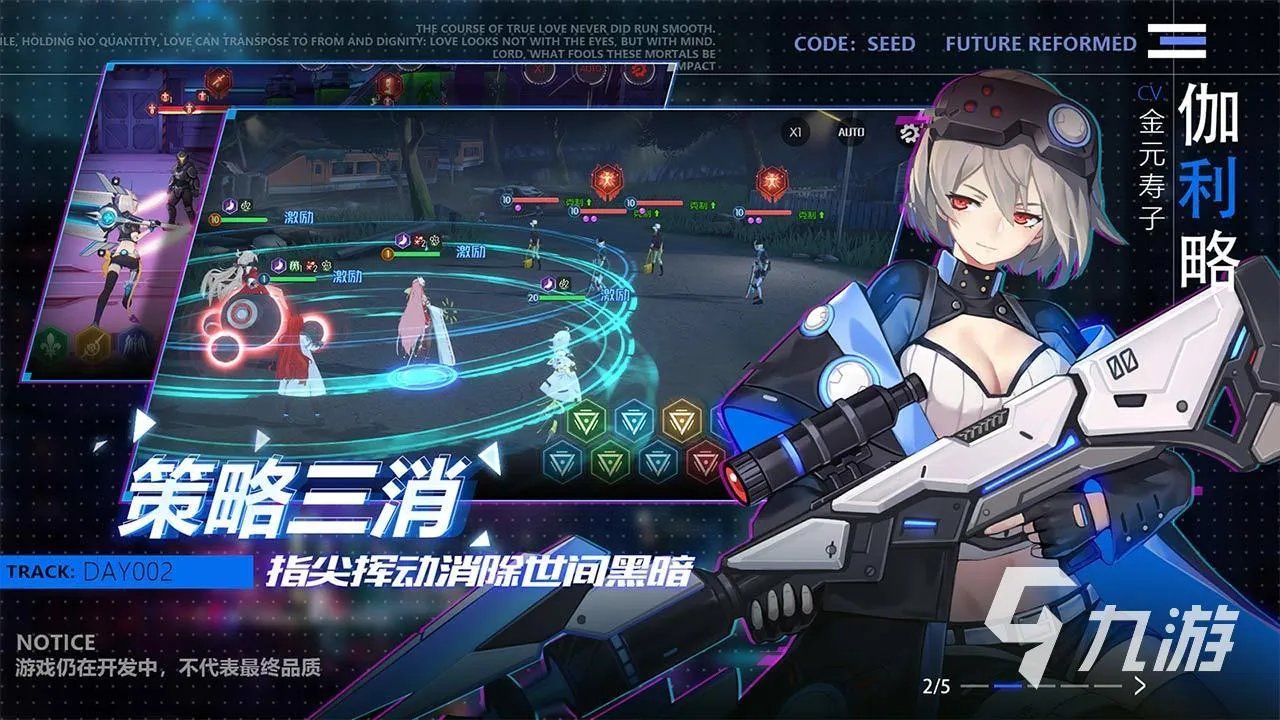Click the dark red hexagonal match gem
Image resolution: width=1280 pixels, height=720 pixels.
point(705,462)
